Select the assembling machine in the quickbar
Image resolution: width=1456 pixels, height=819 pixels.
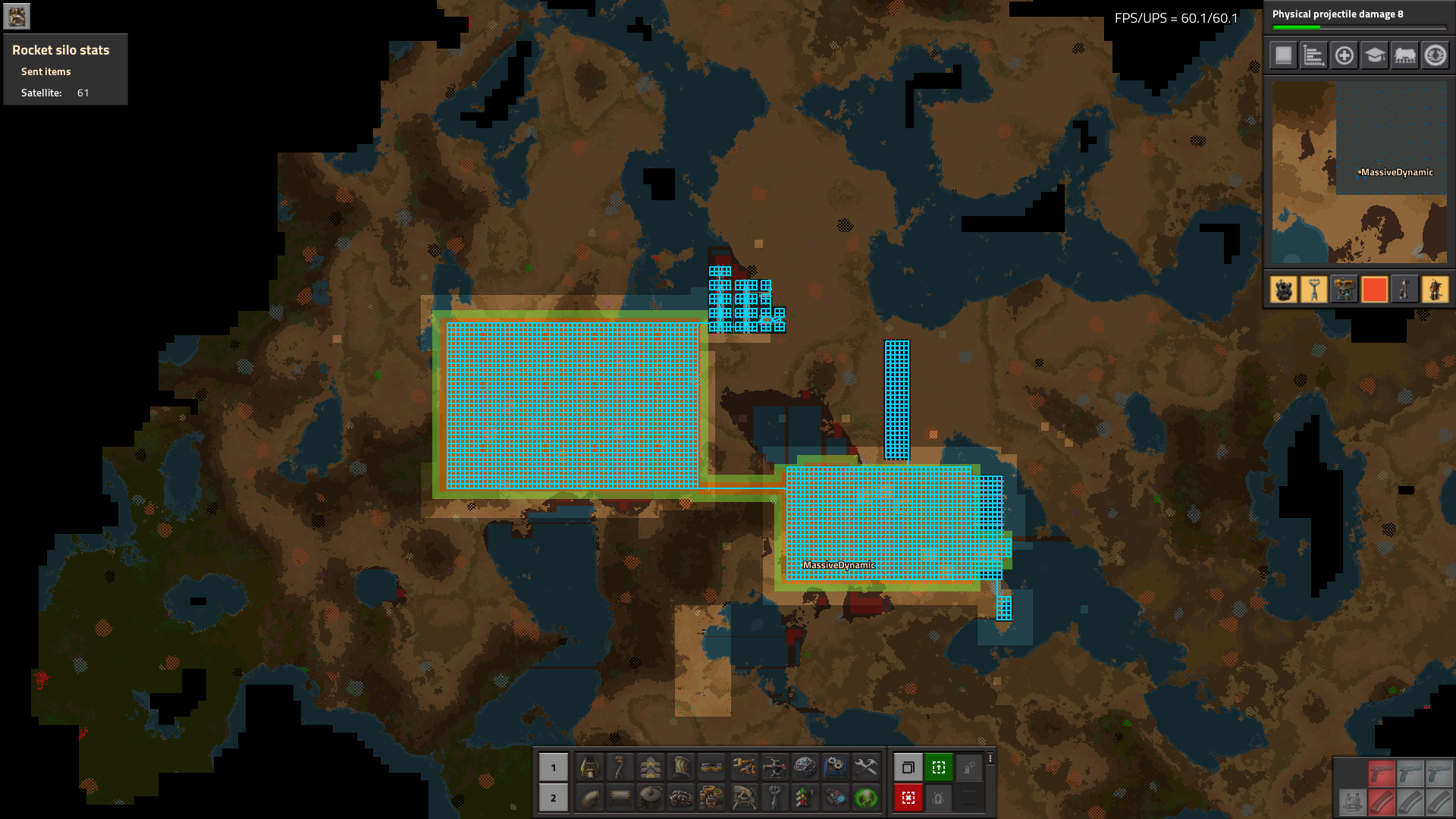click(835, 767)
